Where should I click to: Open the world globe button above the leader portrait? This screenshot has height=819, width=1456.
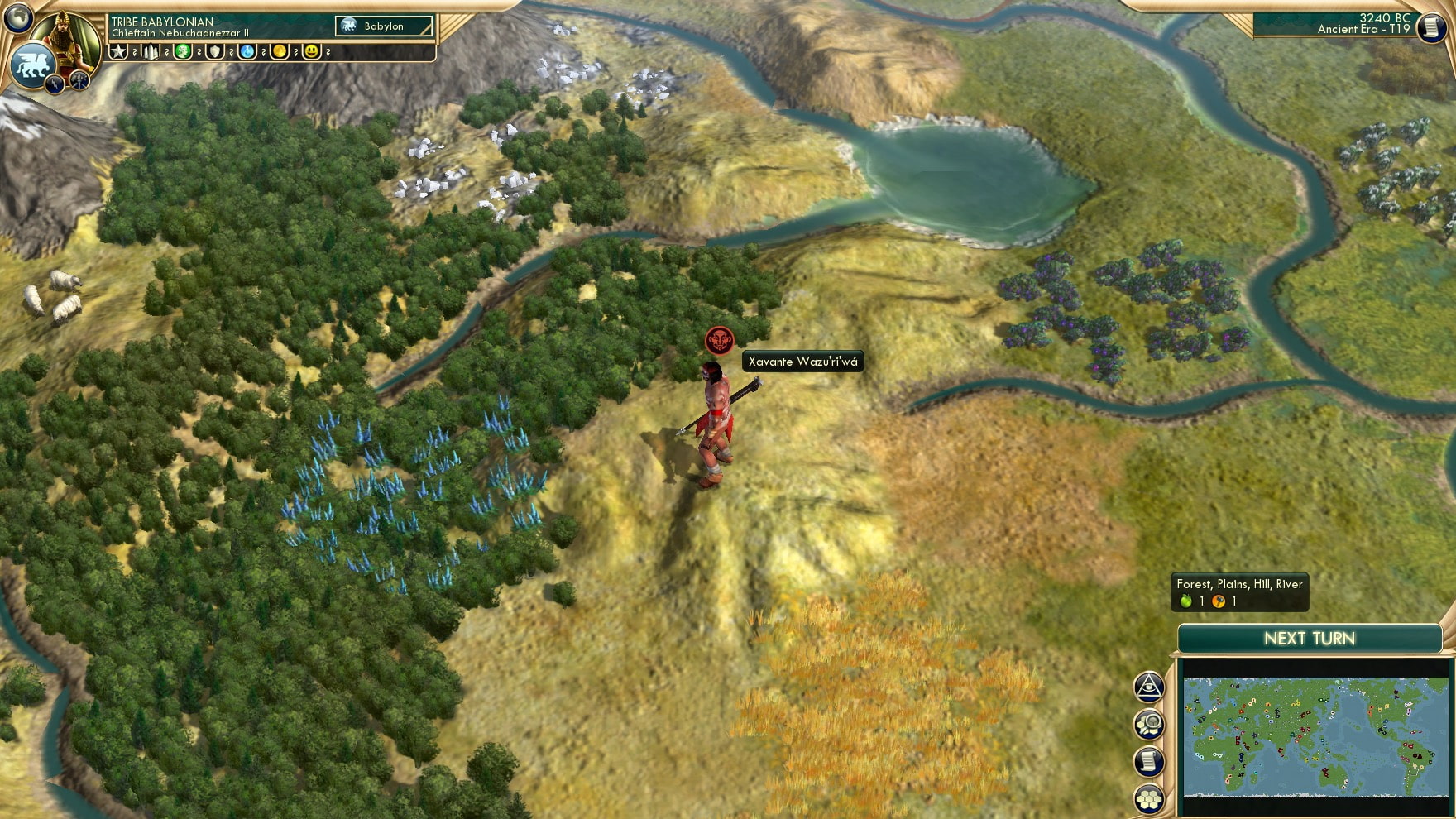(x=18, y=18)
